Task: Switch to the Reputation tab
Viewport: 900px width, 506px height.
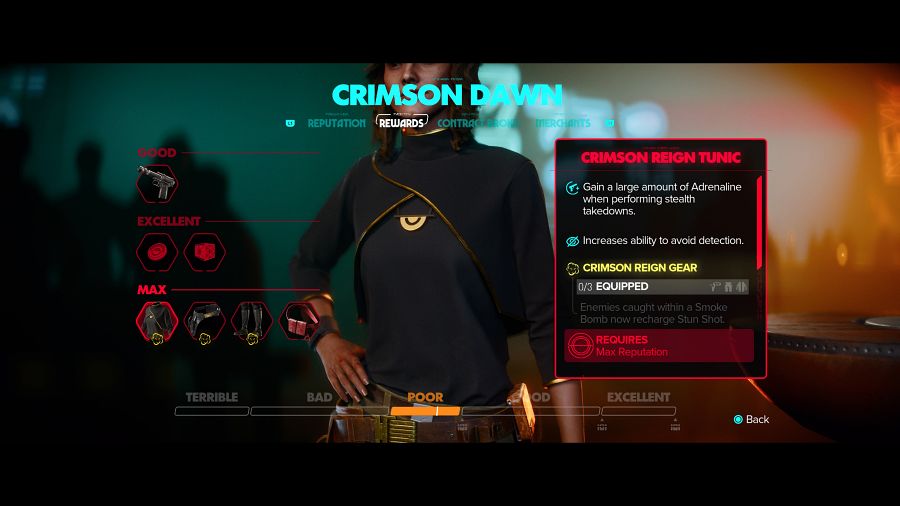Action: point(337,123)
